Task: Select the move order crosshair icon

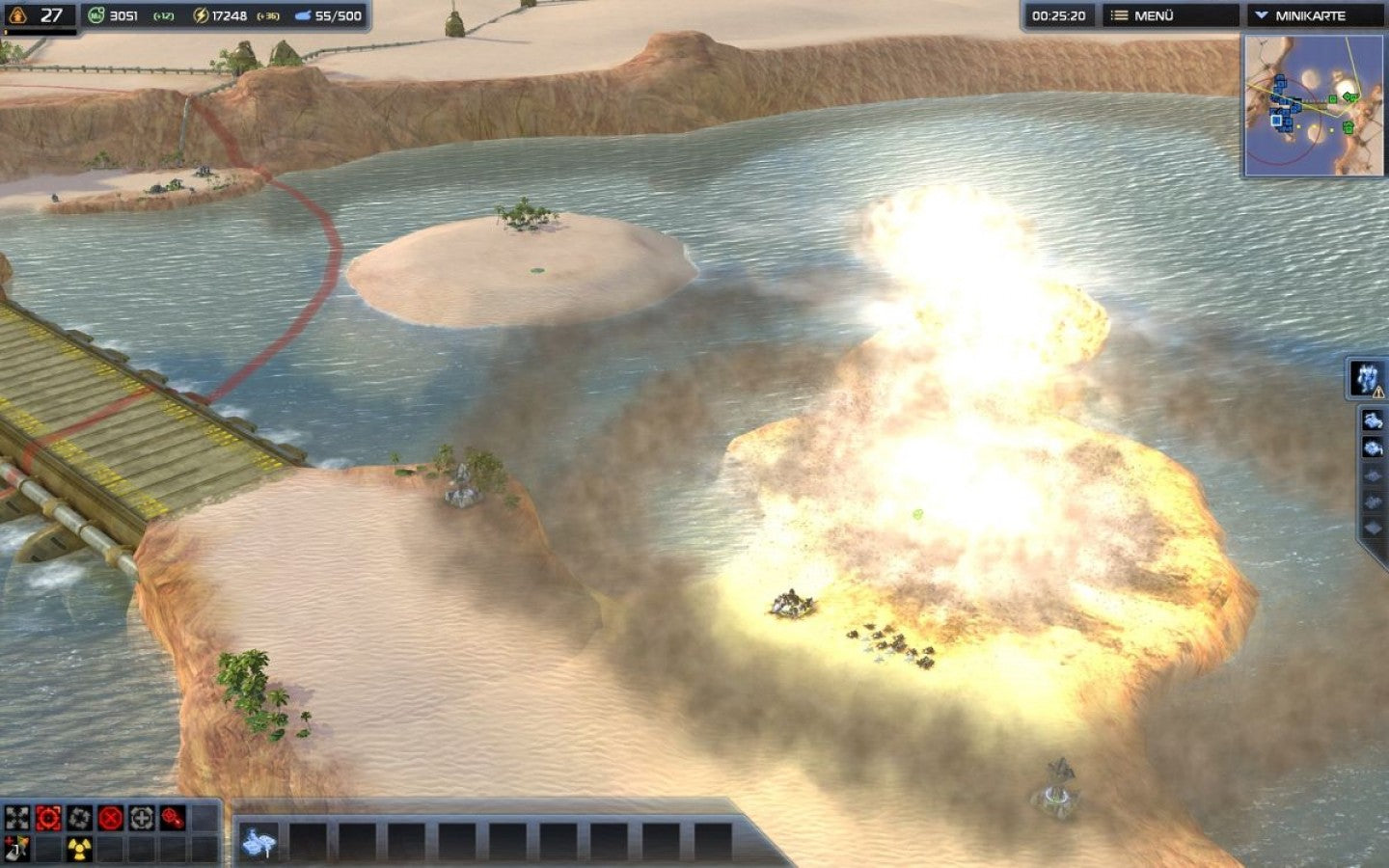Action: [15, 818]
